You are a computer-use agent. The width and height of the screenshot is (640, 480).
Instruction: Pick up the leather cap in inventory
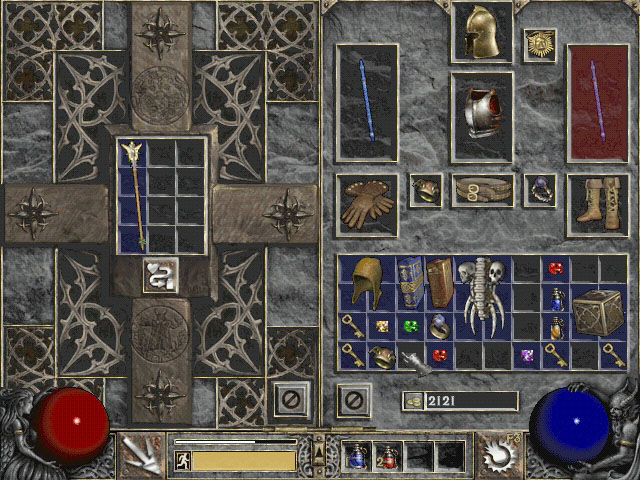pyautogui.click(x=366, y=281)
